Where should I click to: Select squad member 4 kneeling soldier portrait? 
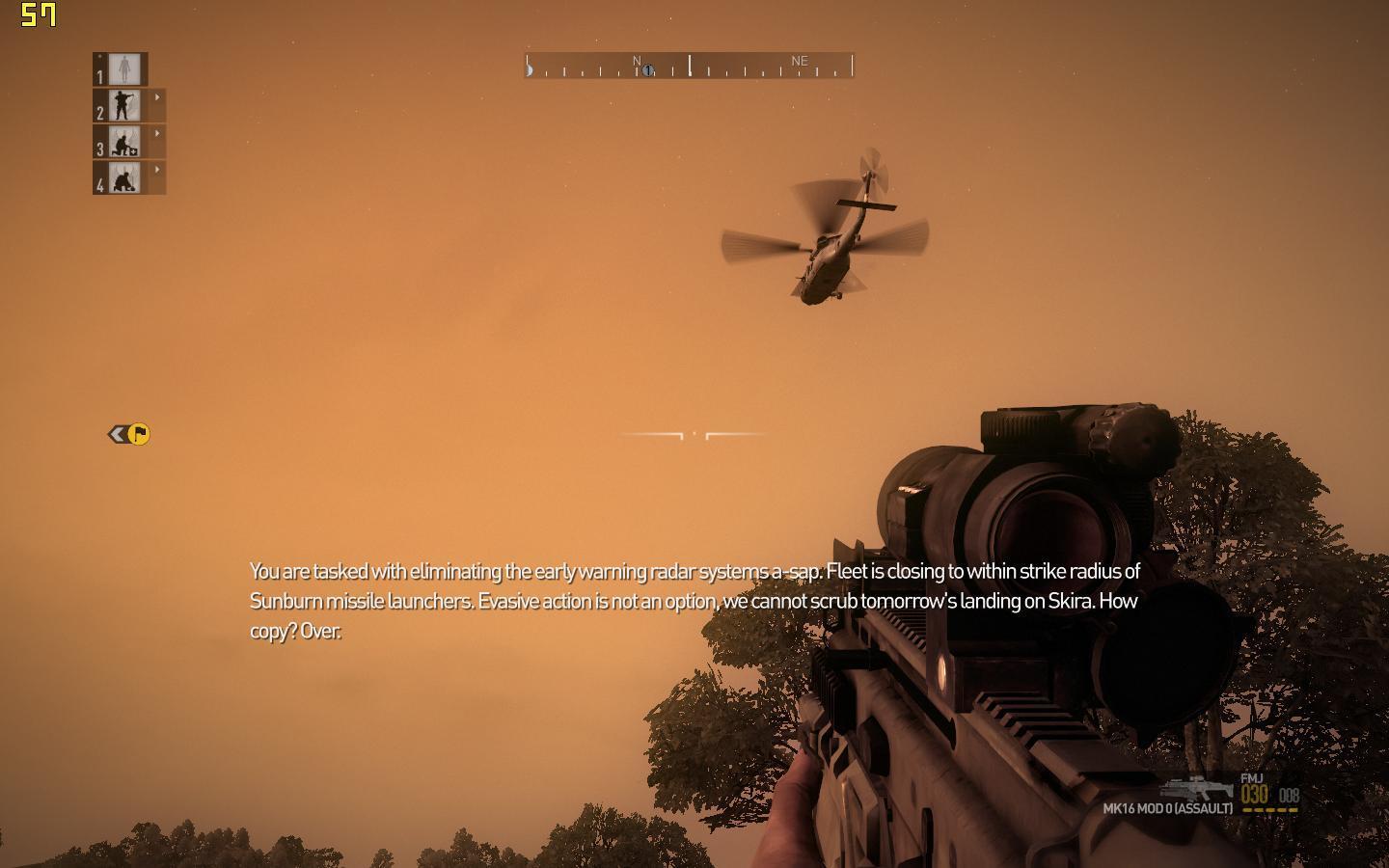[x=124, y=178]
